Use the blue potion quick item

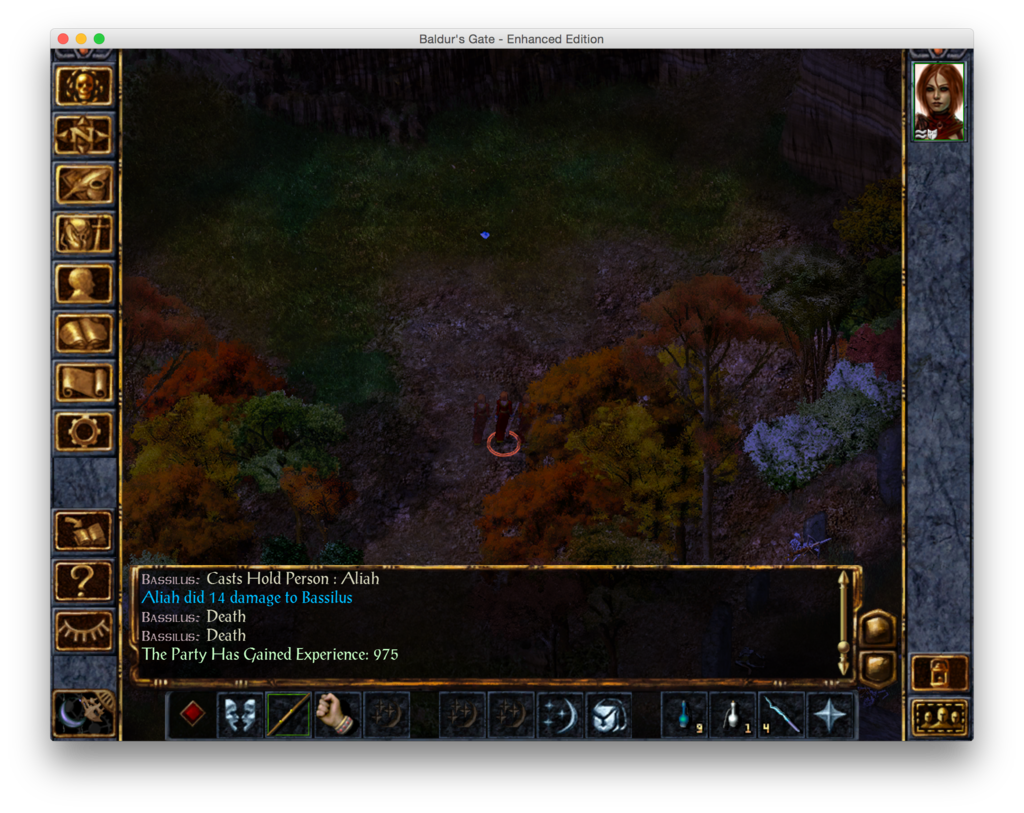pos(685,715)
